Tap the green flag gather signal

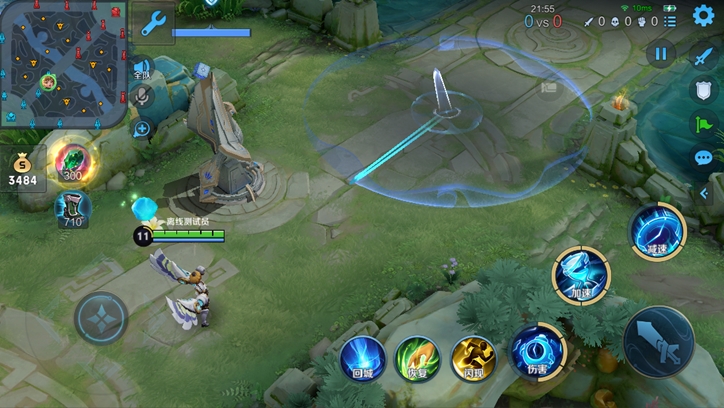pos(704,124)
